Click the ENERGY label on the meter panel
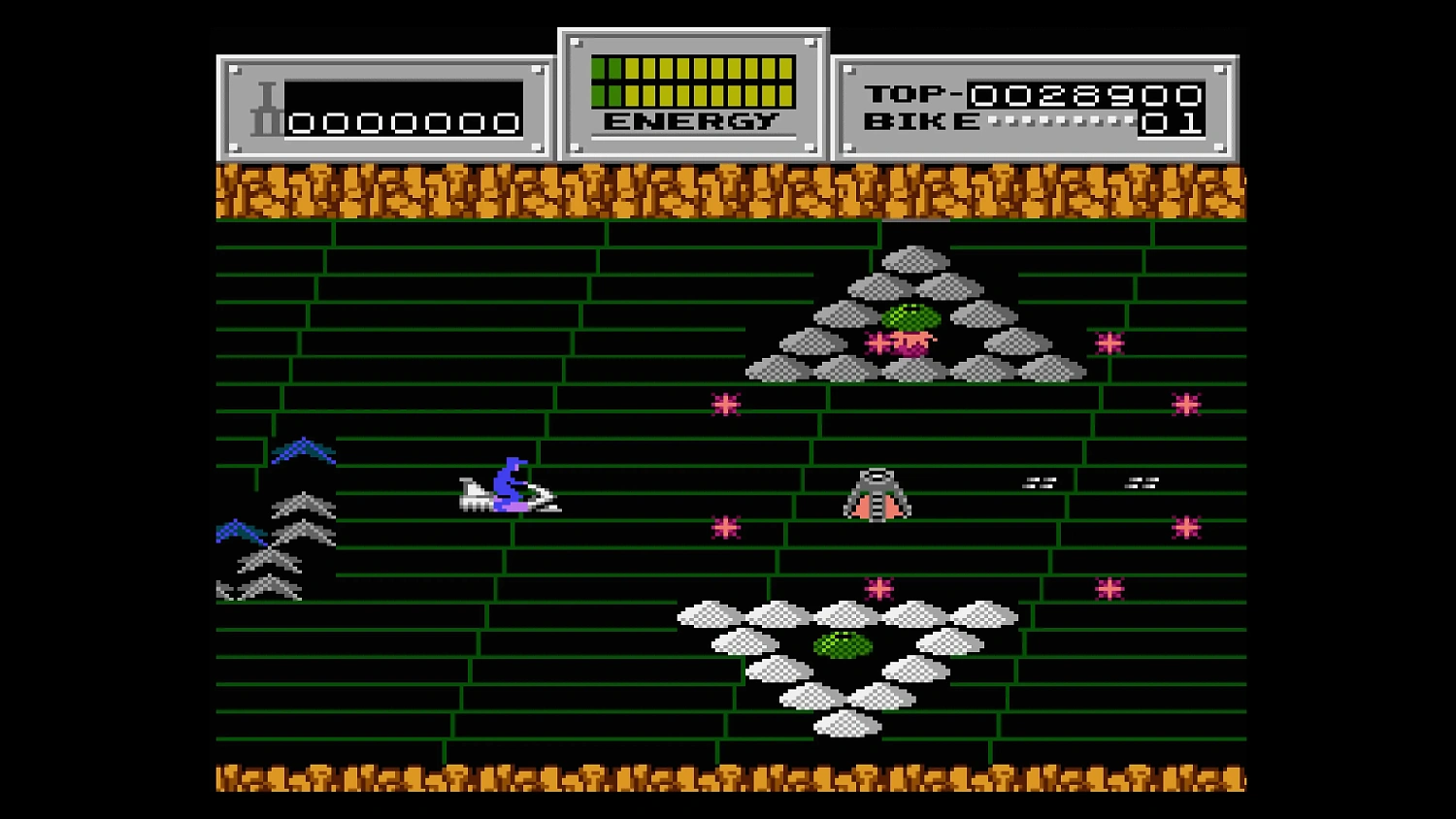1456x819 pixels. [x=691, y=121]
